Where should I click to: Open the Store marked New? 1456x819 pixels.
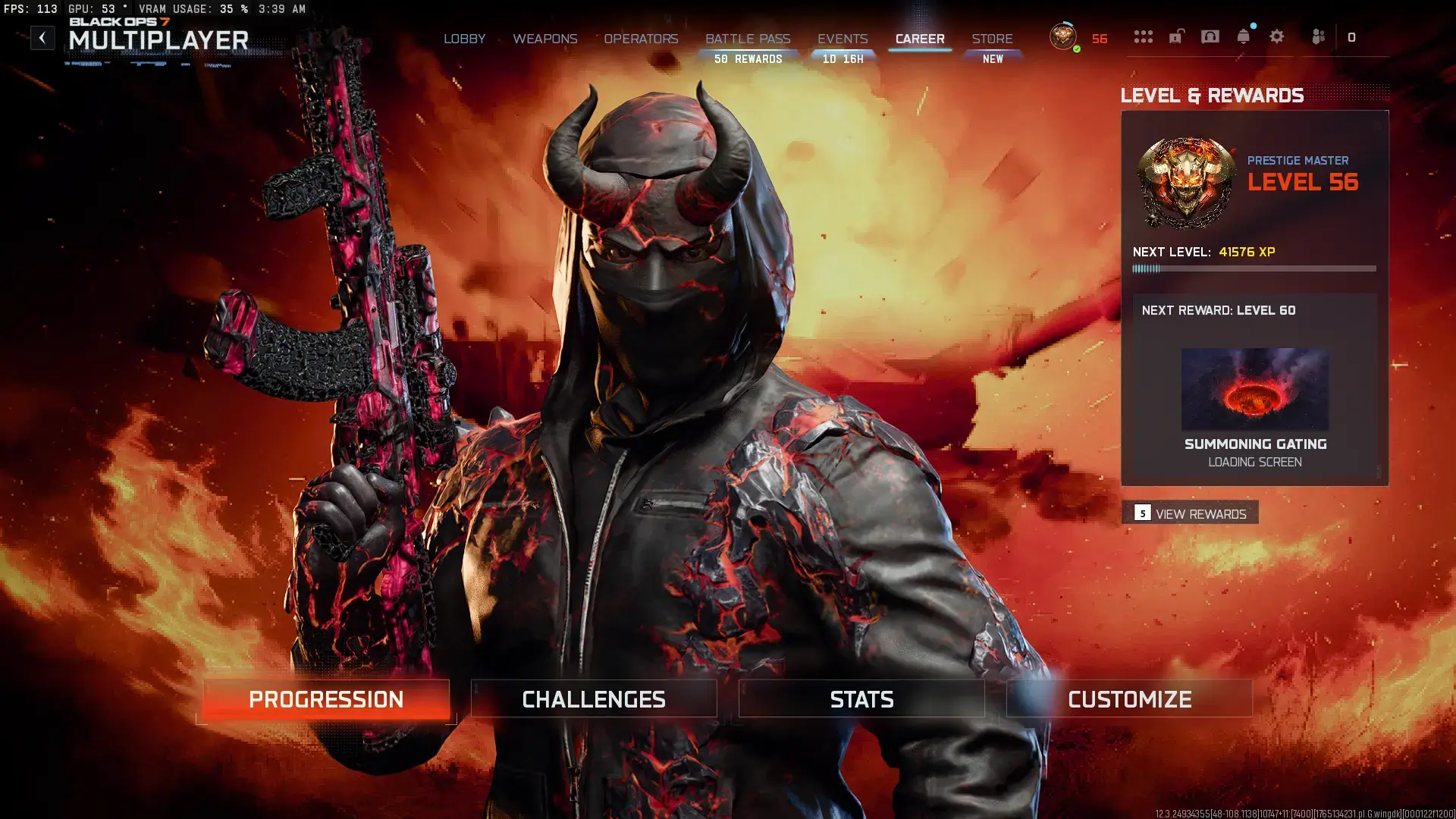click(993, 39)
